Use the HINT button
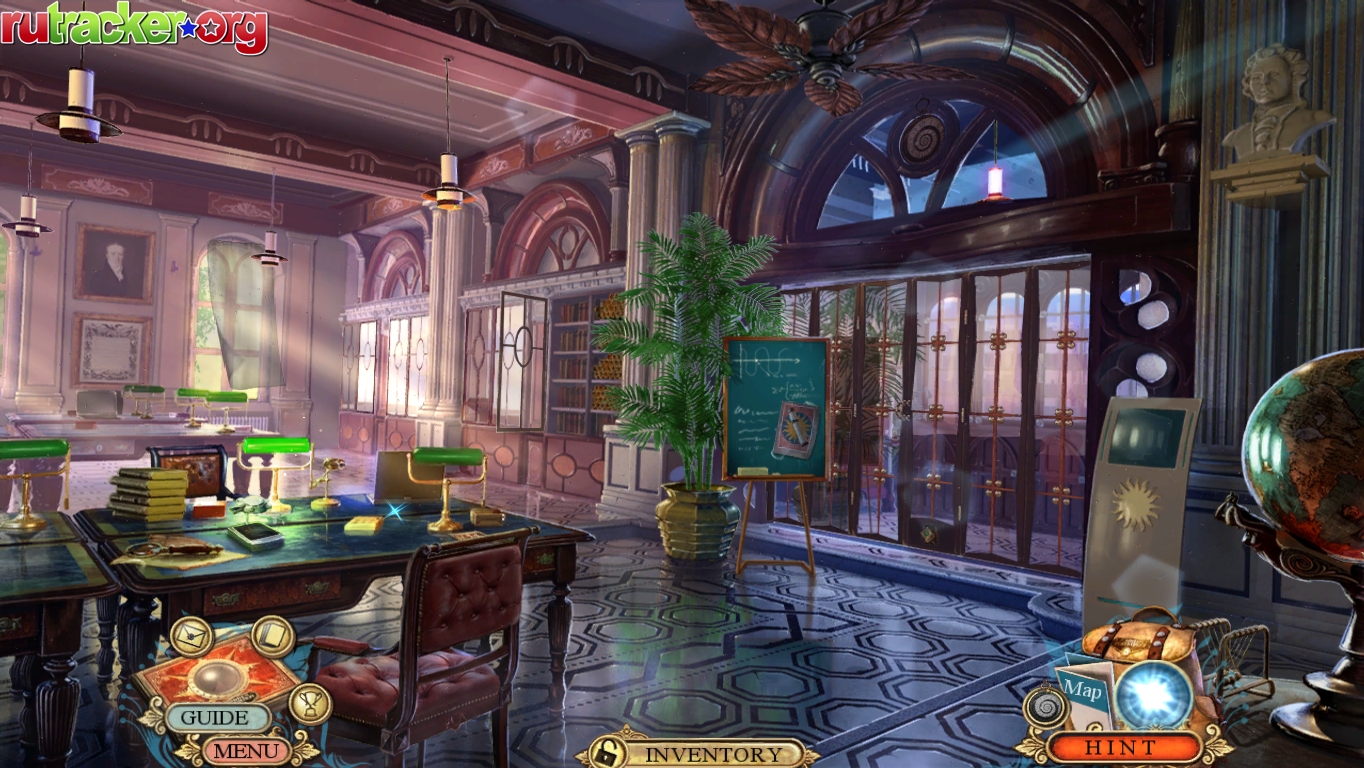 pos(1121,747)
